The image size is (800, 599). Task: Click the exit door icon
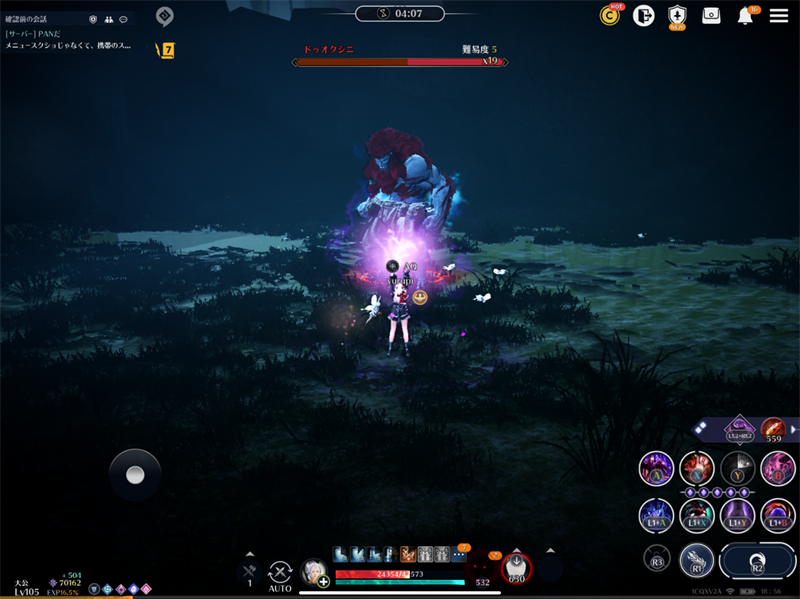pos(643,16)
